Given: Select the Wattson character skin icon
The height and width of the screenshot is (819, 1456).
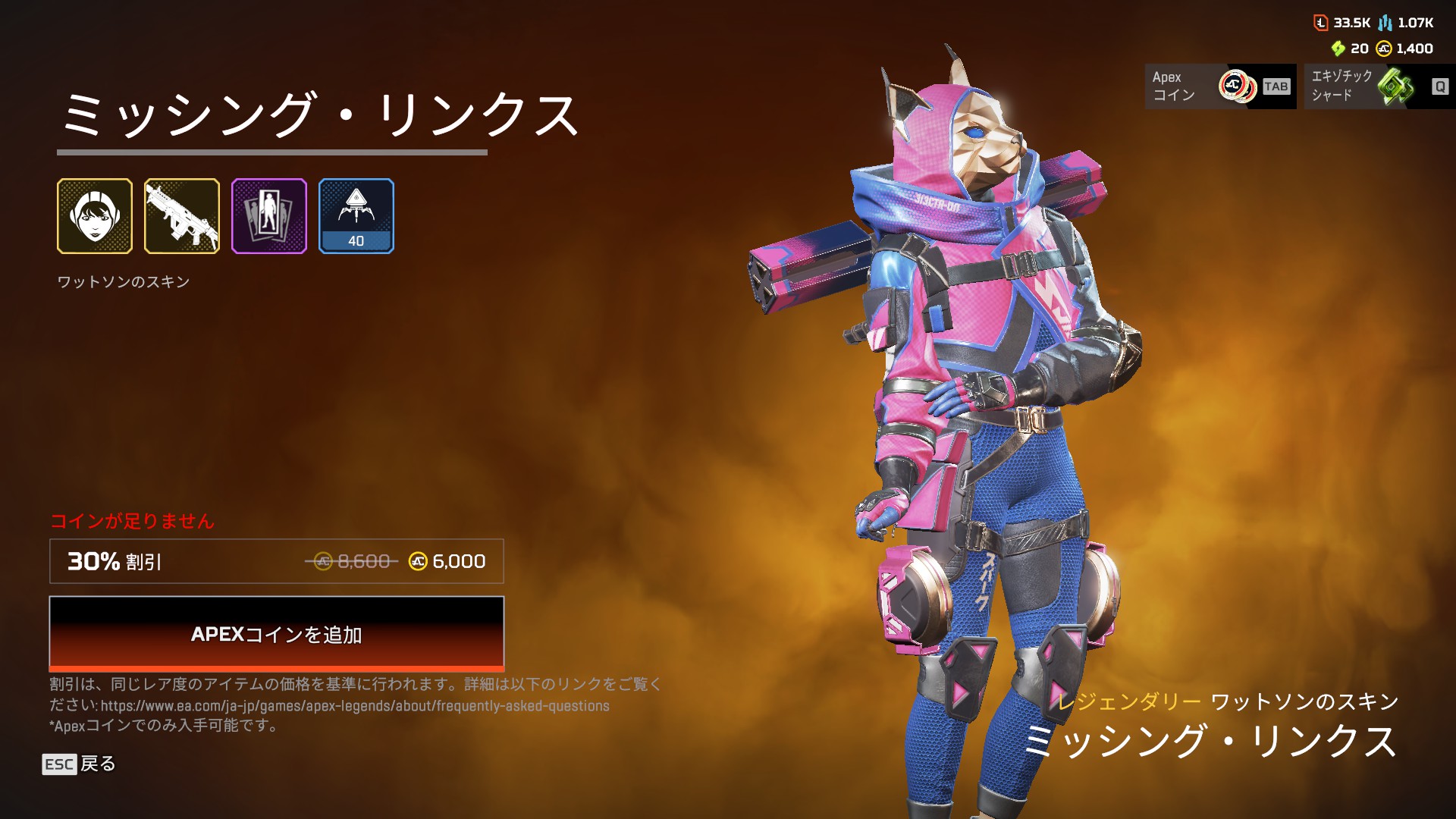Looking at the screenshot, I should coord(95,216).
